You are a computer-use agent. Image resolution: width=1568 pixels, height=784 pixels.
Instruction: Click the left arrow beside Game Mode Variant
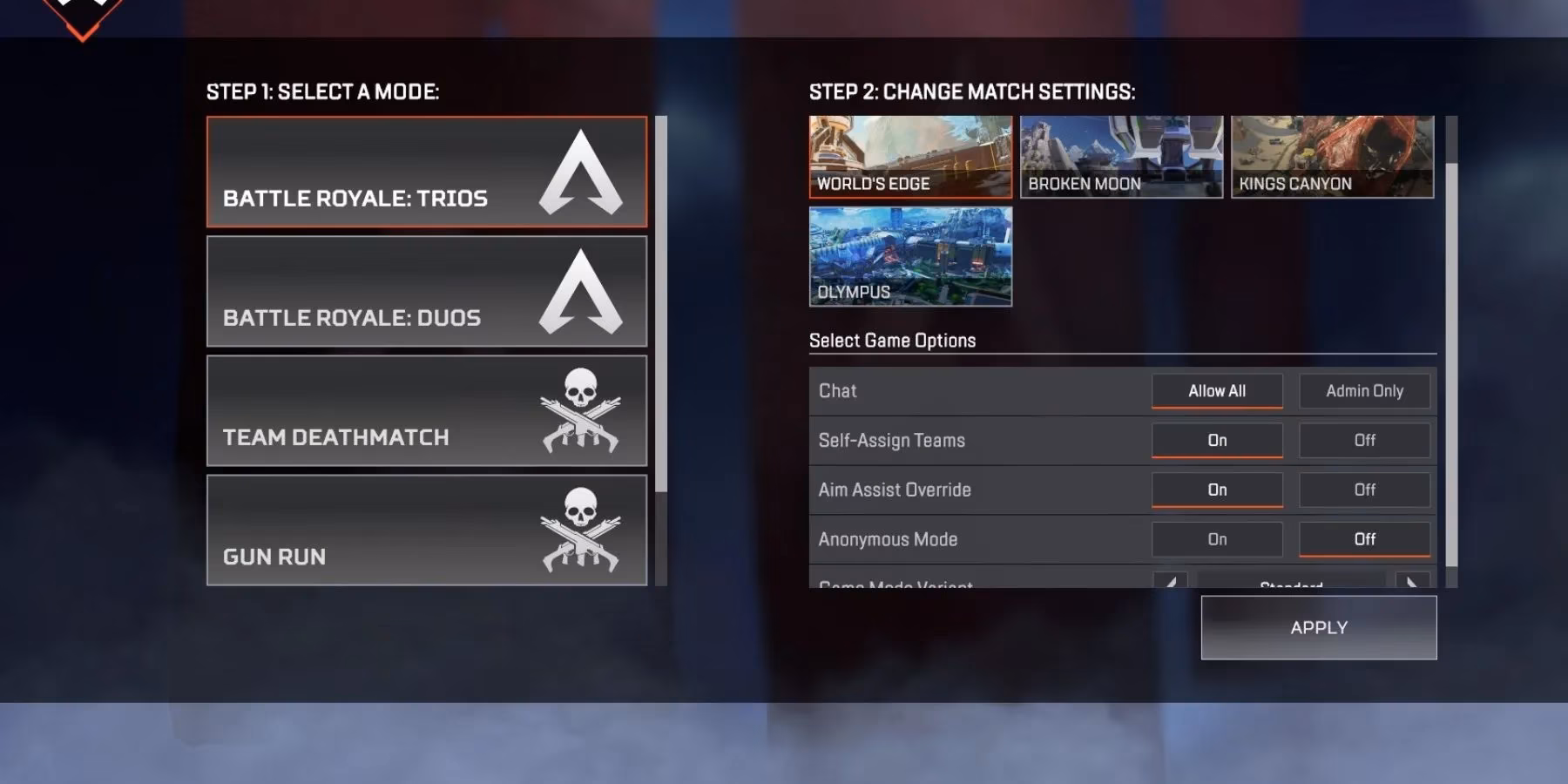tap(1172, 582)
